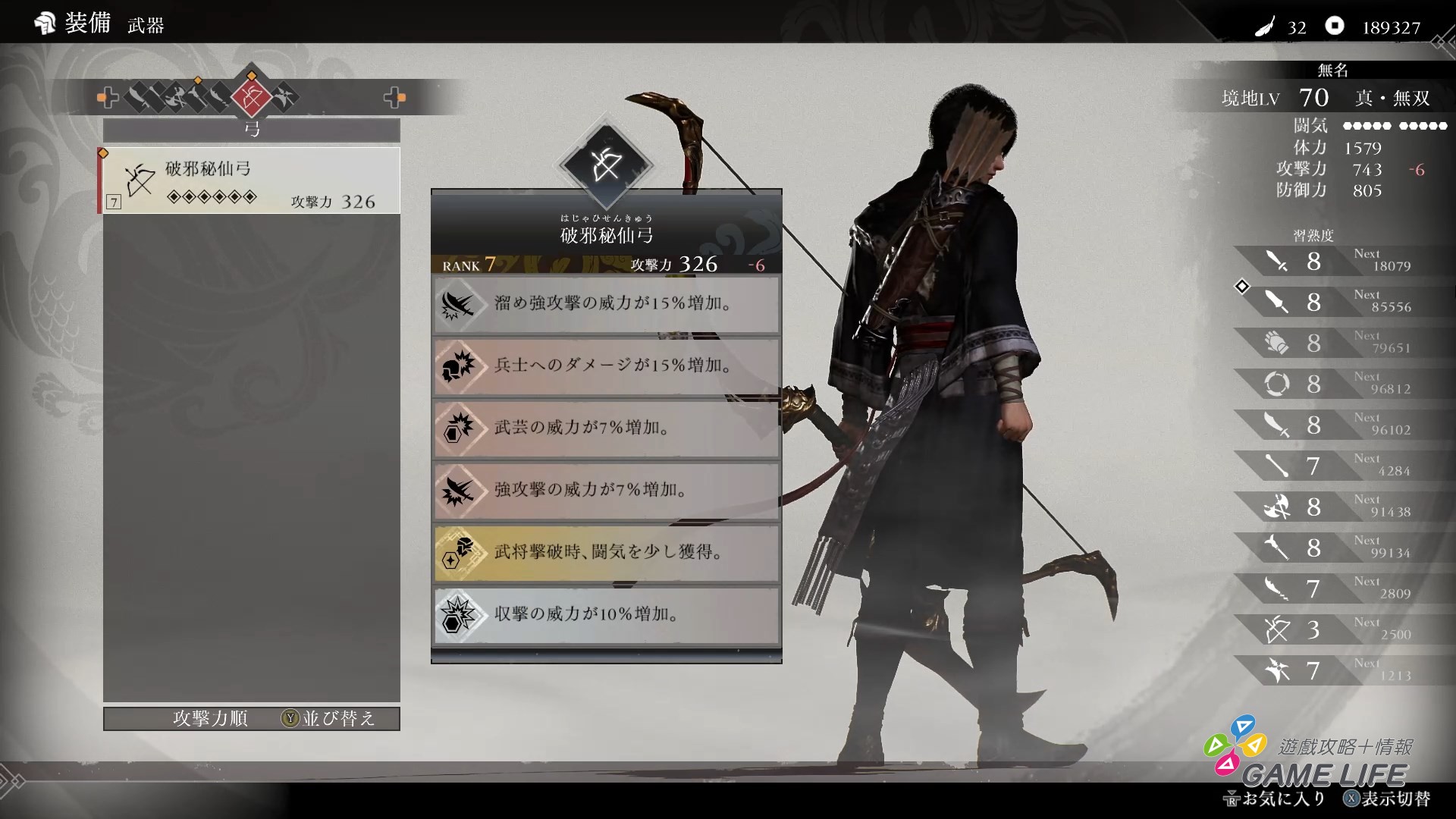Click the gauntlet proficiency icon
Image resolution: width=1456 pixels, height=819 pixels.
click(1279, 343)
